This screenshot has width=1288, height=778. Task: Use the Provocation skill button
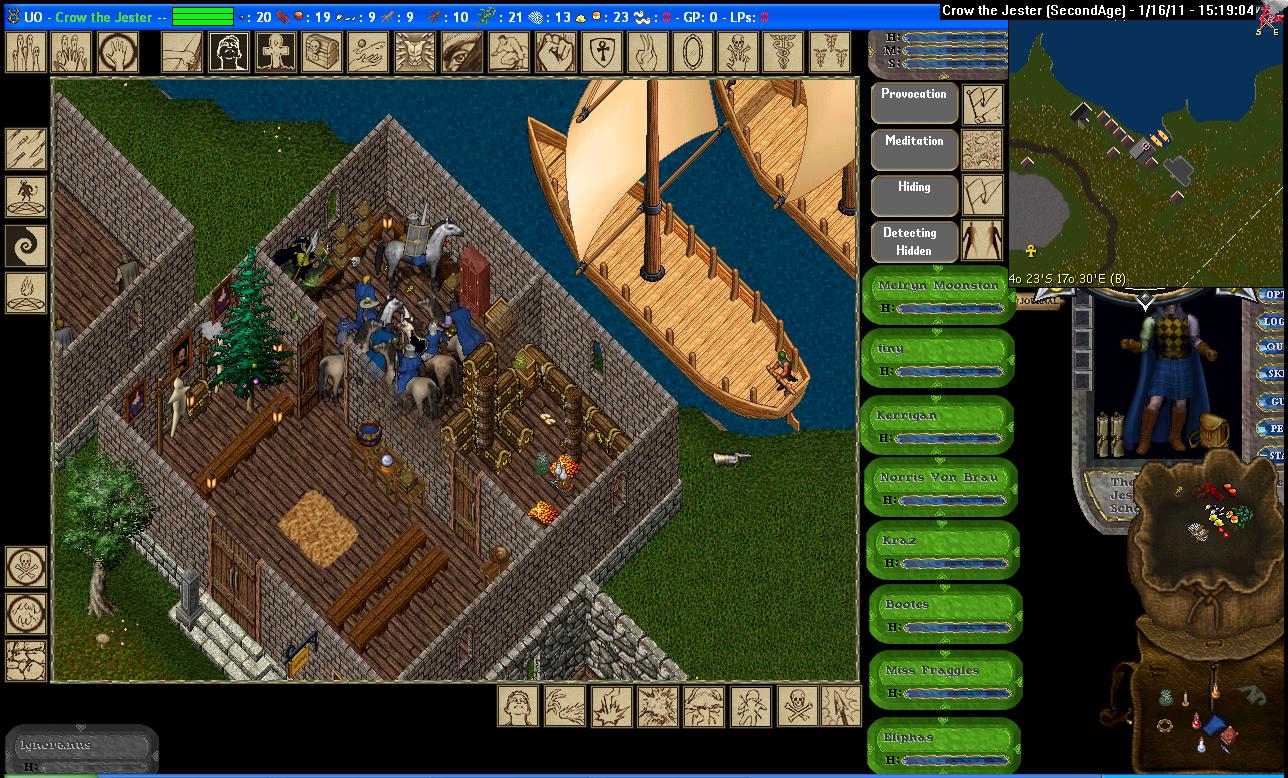[914, 103]
